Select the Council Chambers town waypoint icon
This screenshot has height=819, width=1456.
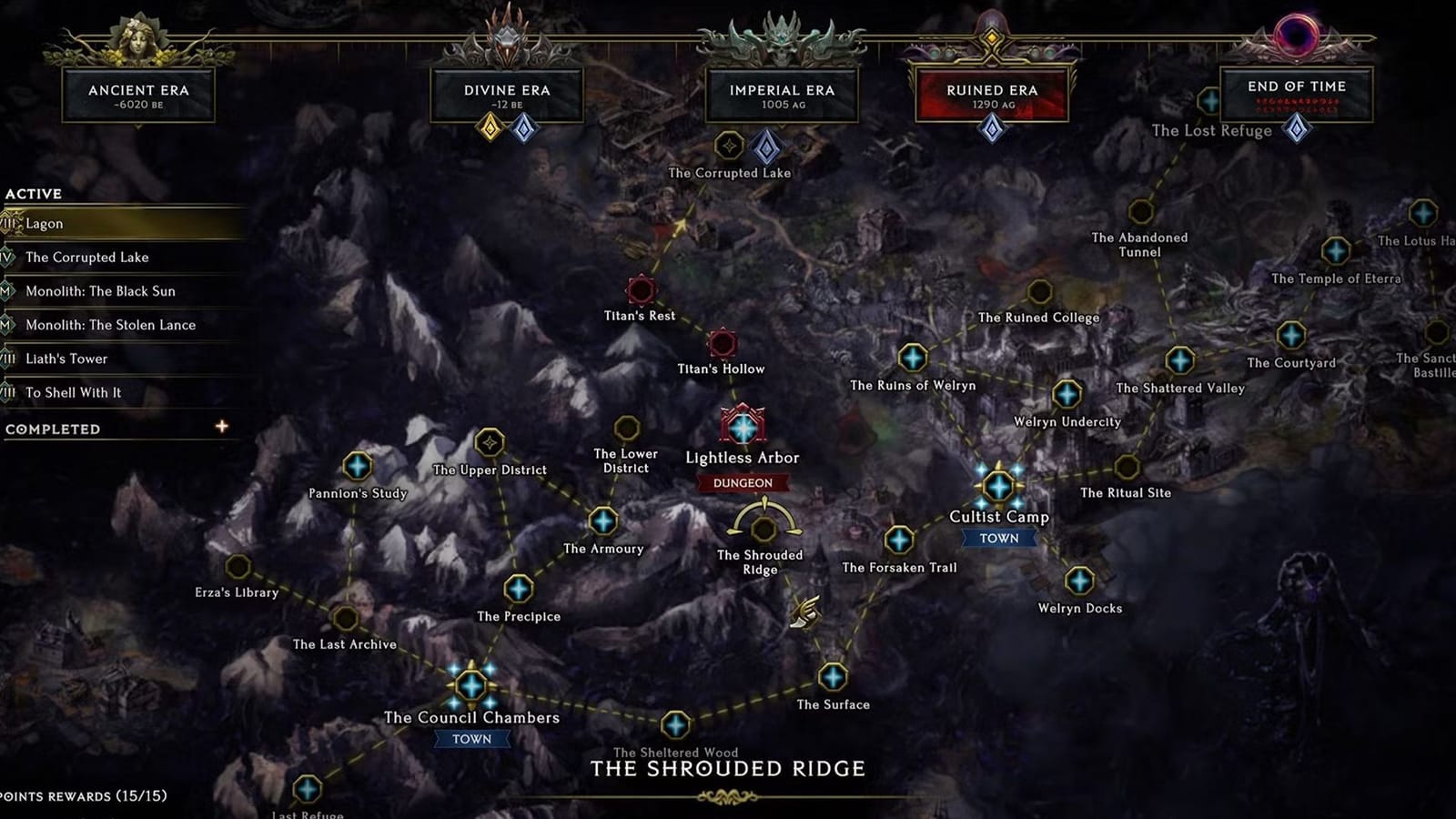(x=471, y=684)
